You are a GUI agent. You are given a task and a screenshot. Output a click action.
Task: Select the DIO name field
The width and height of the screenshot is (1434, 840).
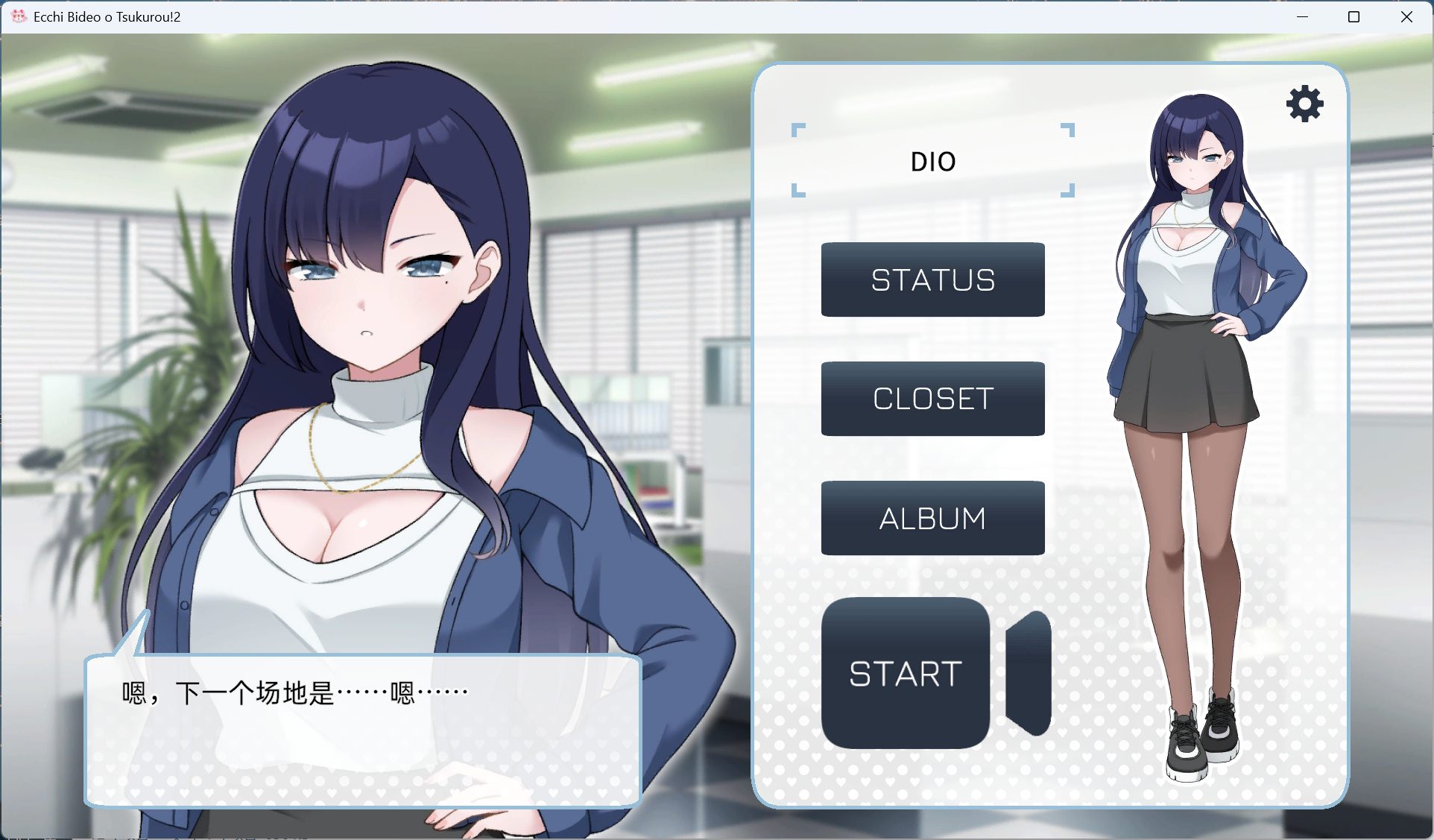(932, 161)
